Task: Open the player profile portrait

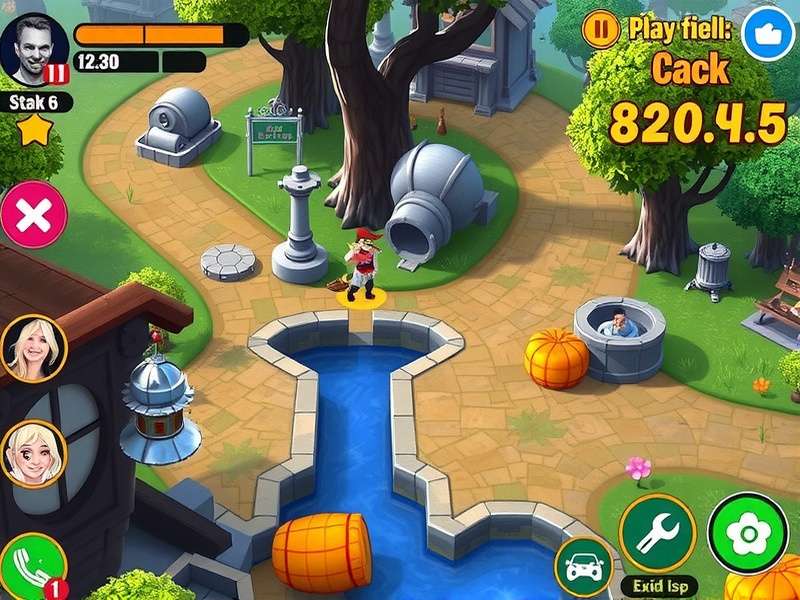Action: [35, 48]
